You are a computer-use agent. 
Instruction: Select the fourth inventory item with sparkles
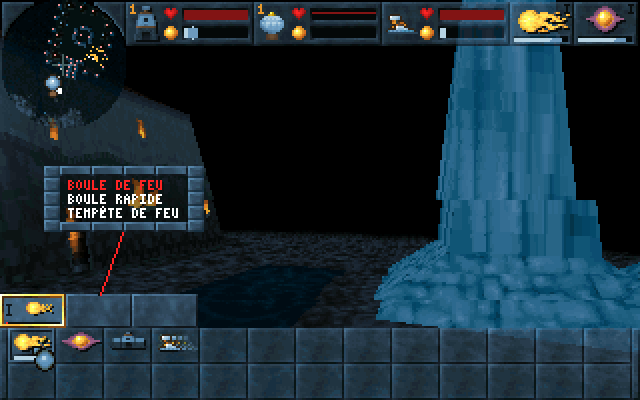point(177,343)
